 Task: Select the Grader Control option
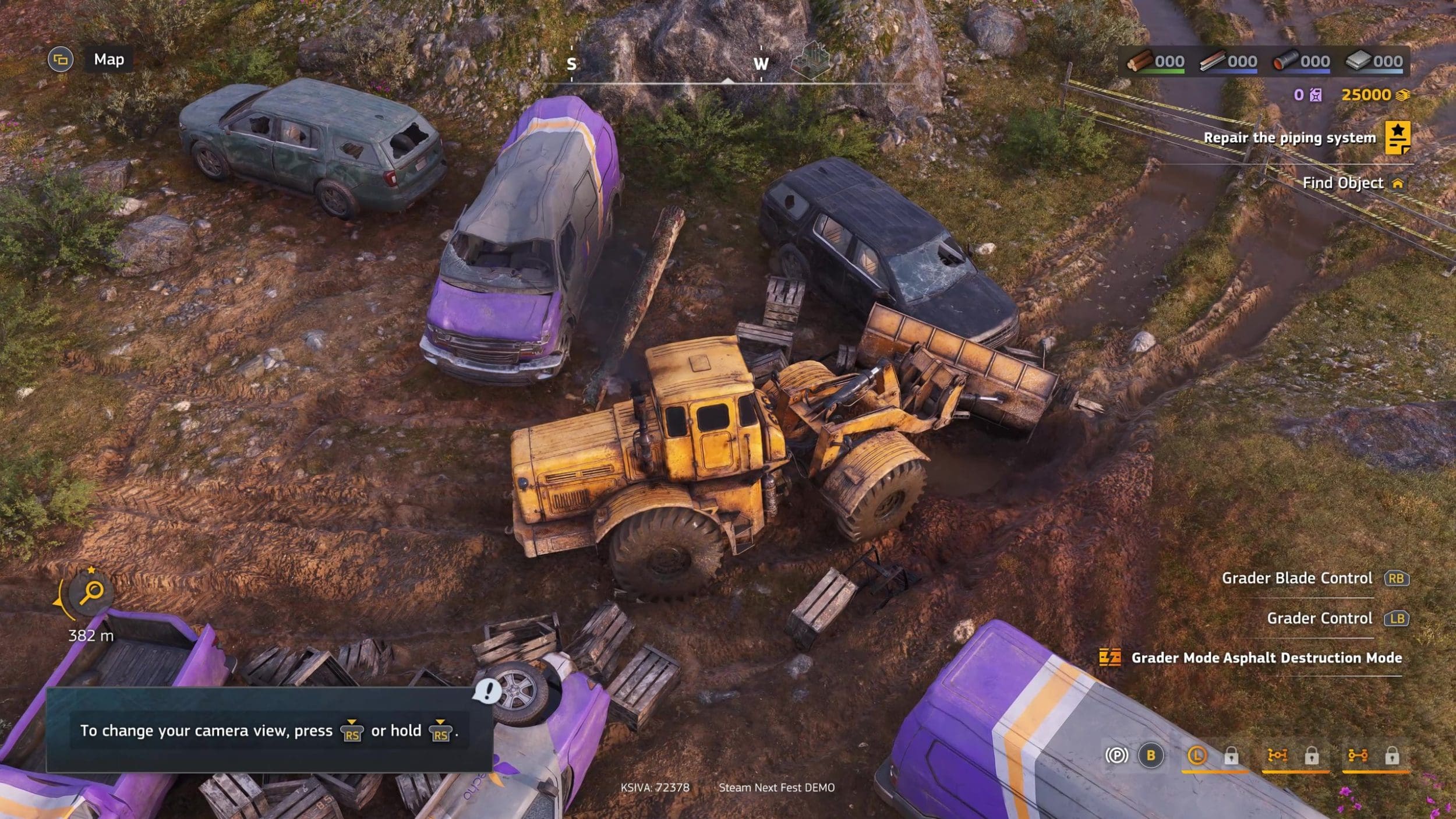coord(1319,618)
